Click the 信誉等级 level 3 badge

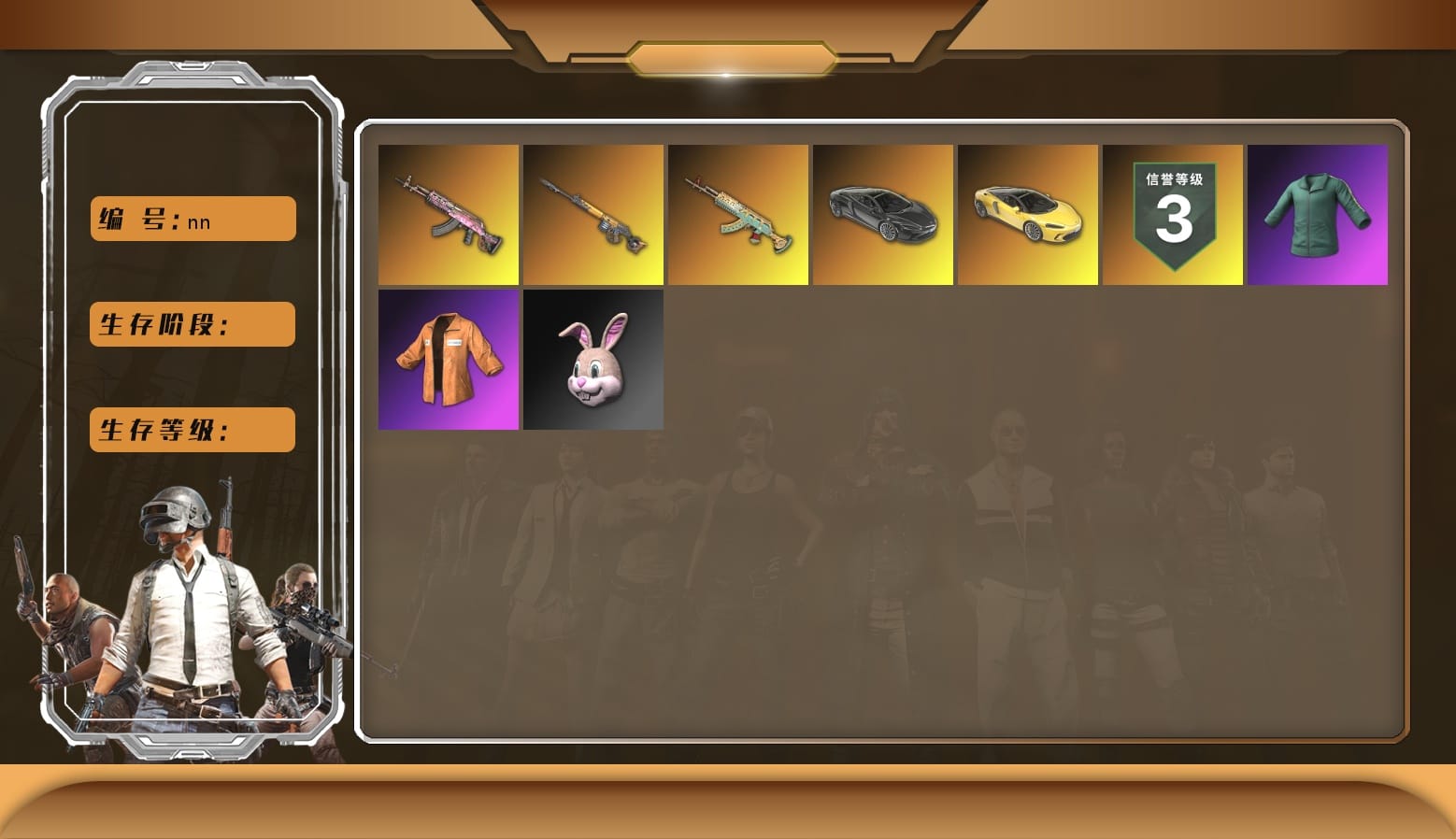click(x=1175, y=214)
